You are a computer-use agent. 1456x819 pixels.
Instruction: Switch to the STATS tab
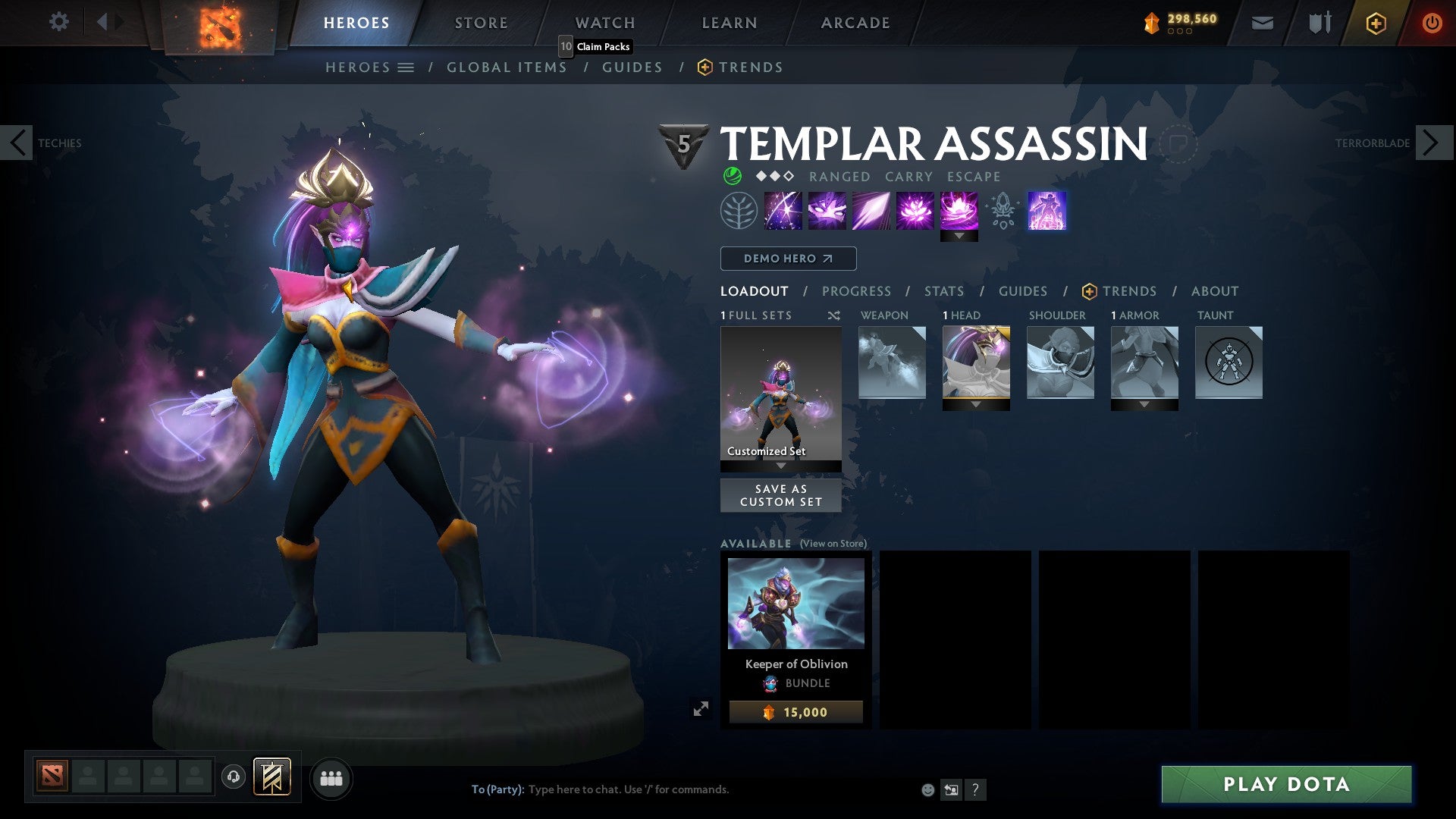pyautogui.click(x=943, y=290)
